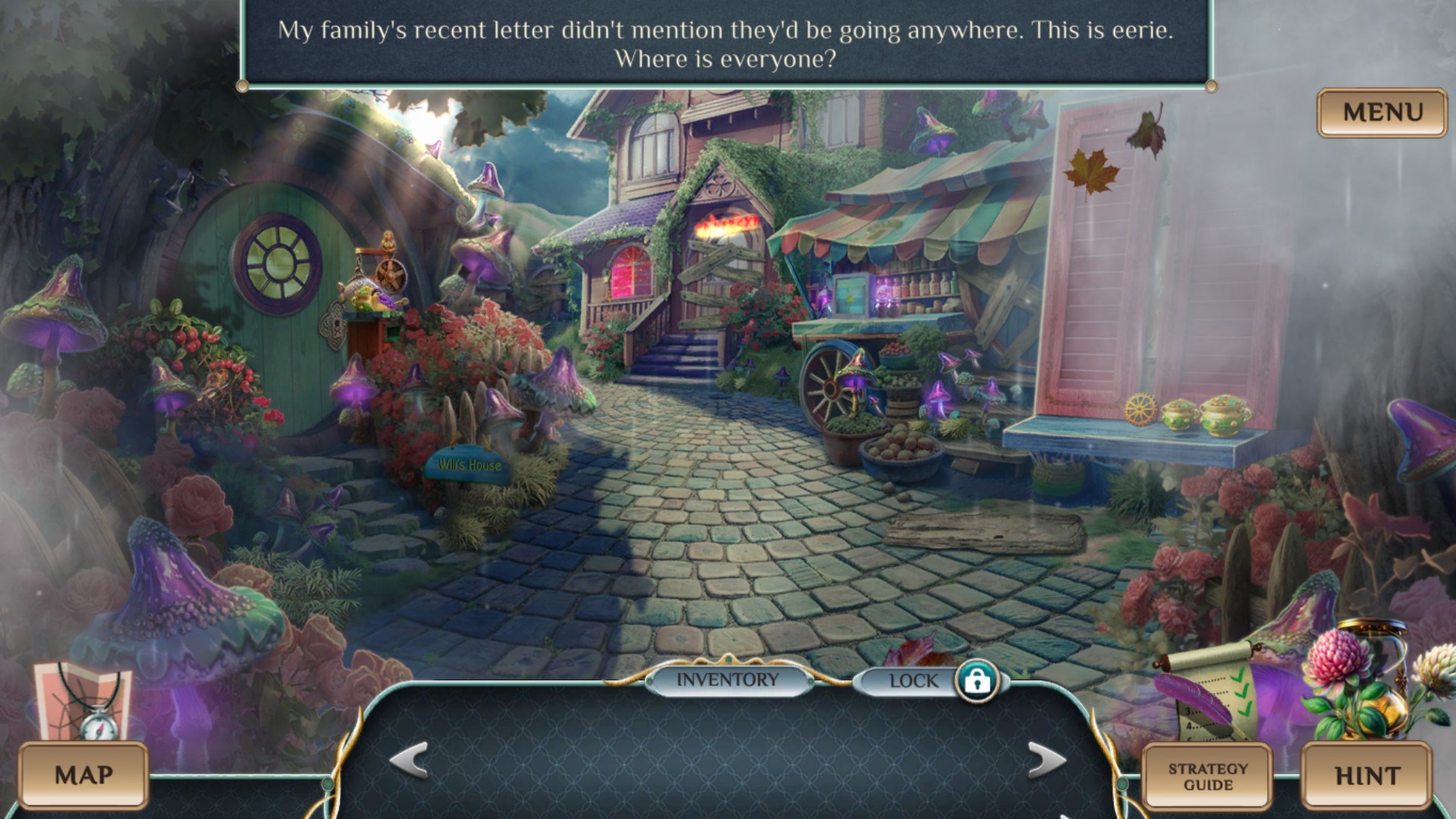Viewport: 1456px width, 819px height.
Task: Click the INVENTORY label tab
Action: coord(727,680)
